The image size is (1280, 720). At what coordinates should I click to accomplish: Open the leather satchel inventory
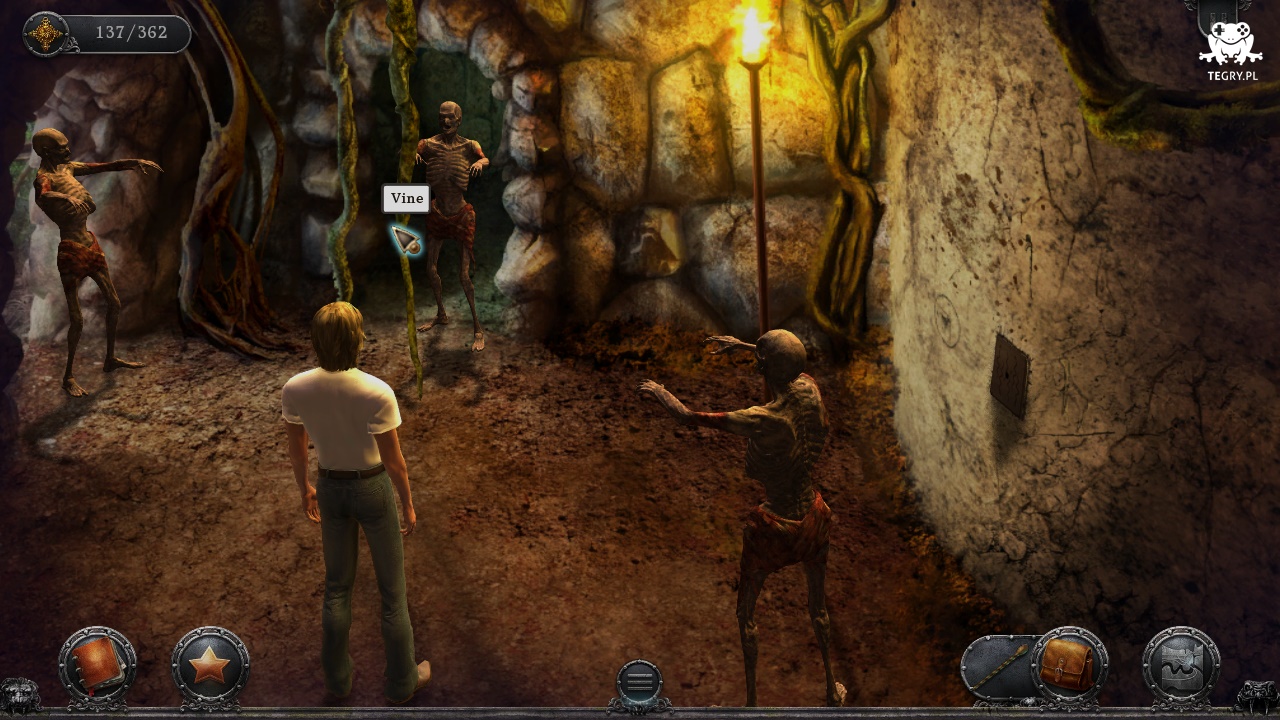1069,665
